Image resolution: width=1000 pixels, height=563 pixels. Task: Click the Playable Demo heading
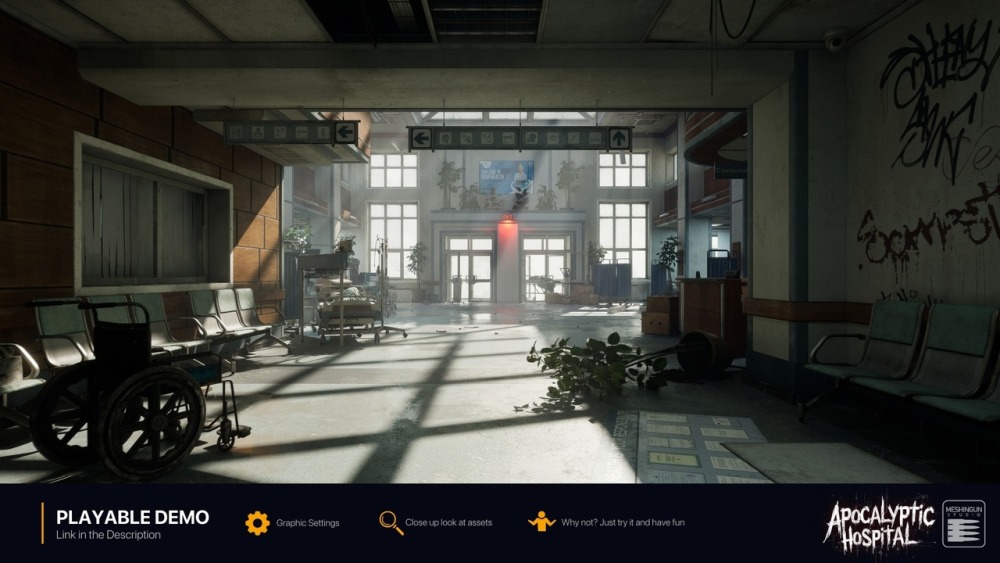(x=132, y=517)
